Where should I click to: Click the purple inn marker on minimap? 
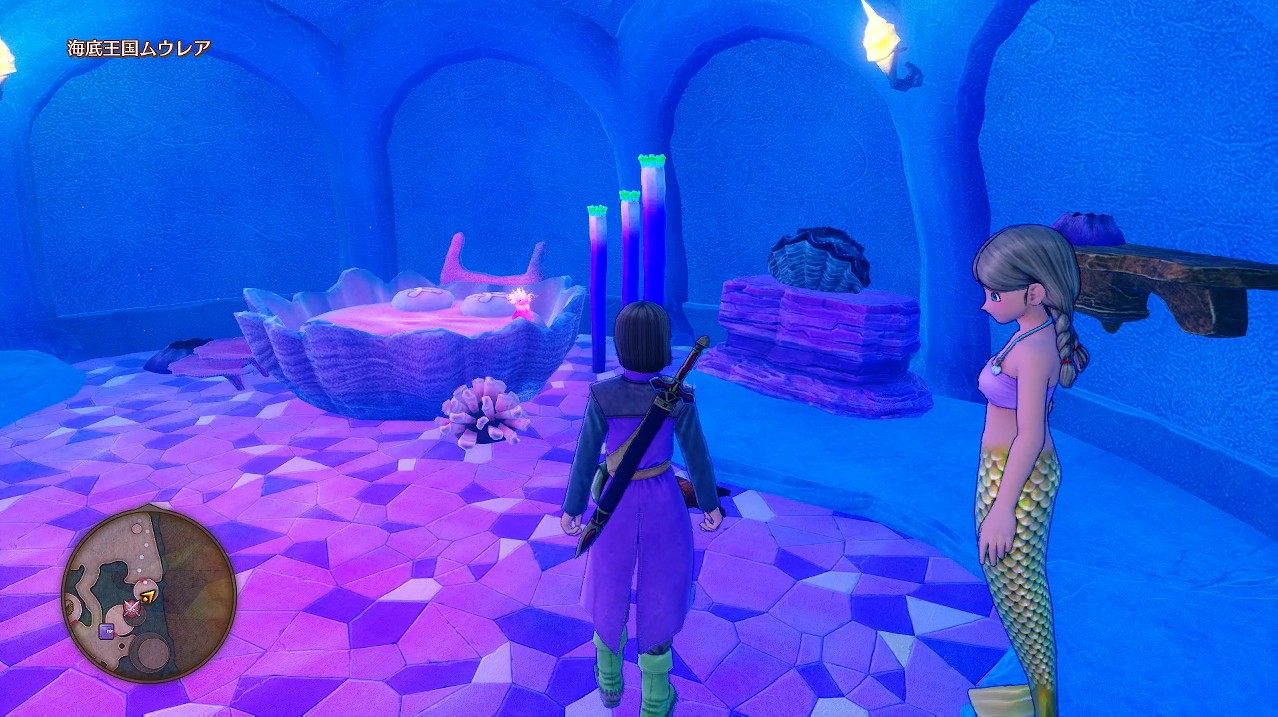(106, 630)
